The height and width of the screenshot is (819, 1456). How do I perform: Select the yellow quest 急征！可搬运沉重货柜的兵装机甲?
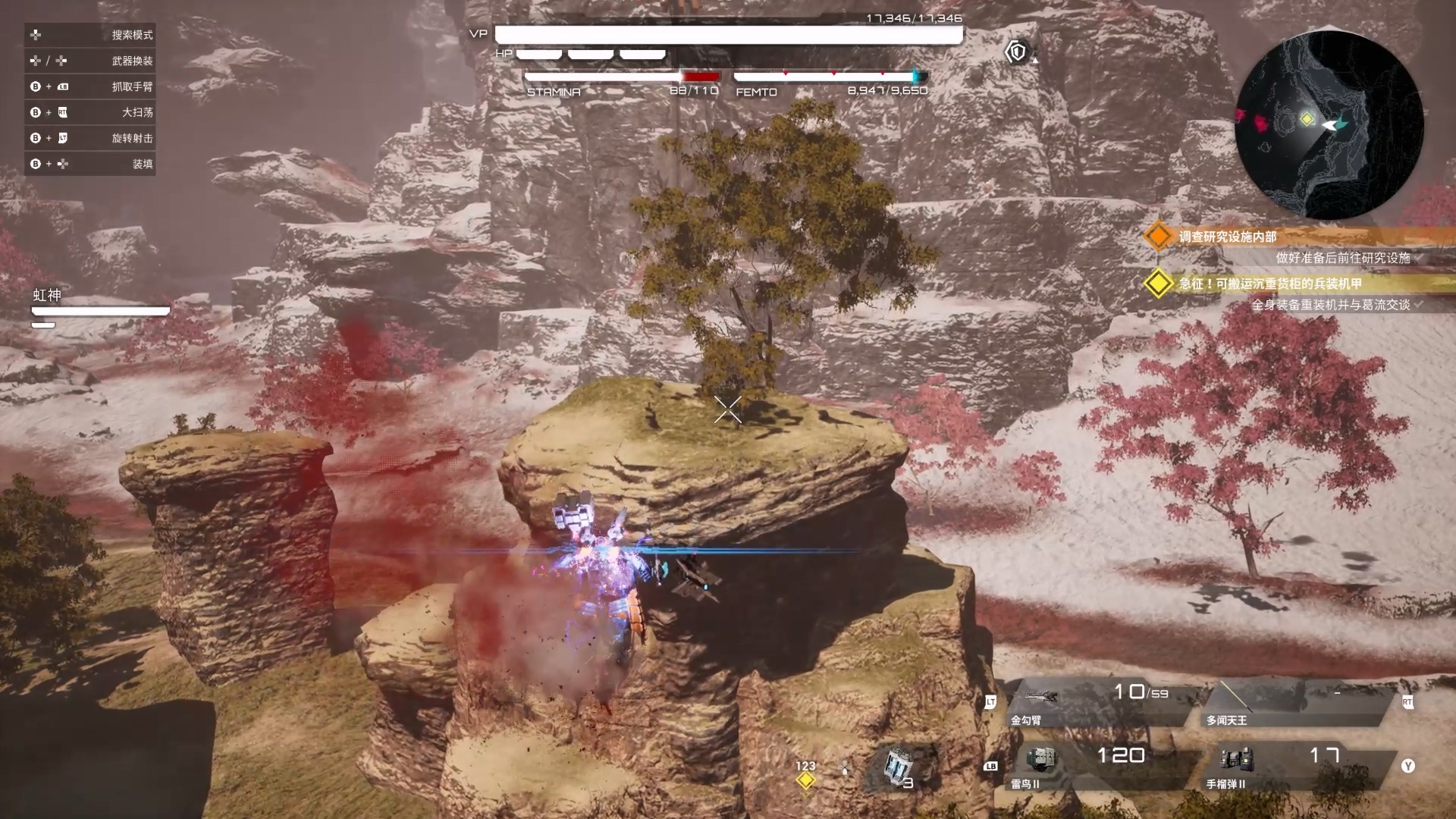click(1269, 284)
